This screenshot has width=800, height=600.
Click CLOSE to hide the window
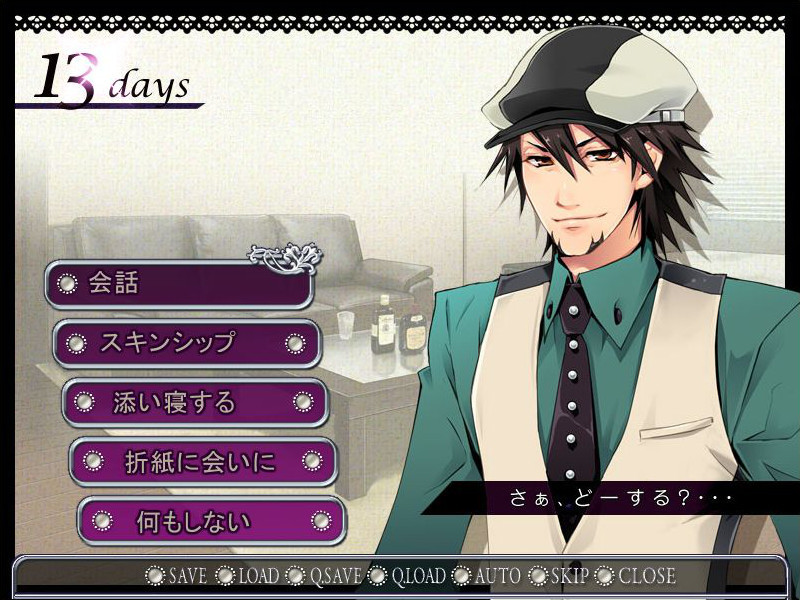(x=636, y=576)
